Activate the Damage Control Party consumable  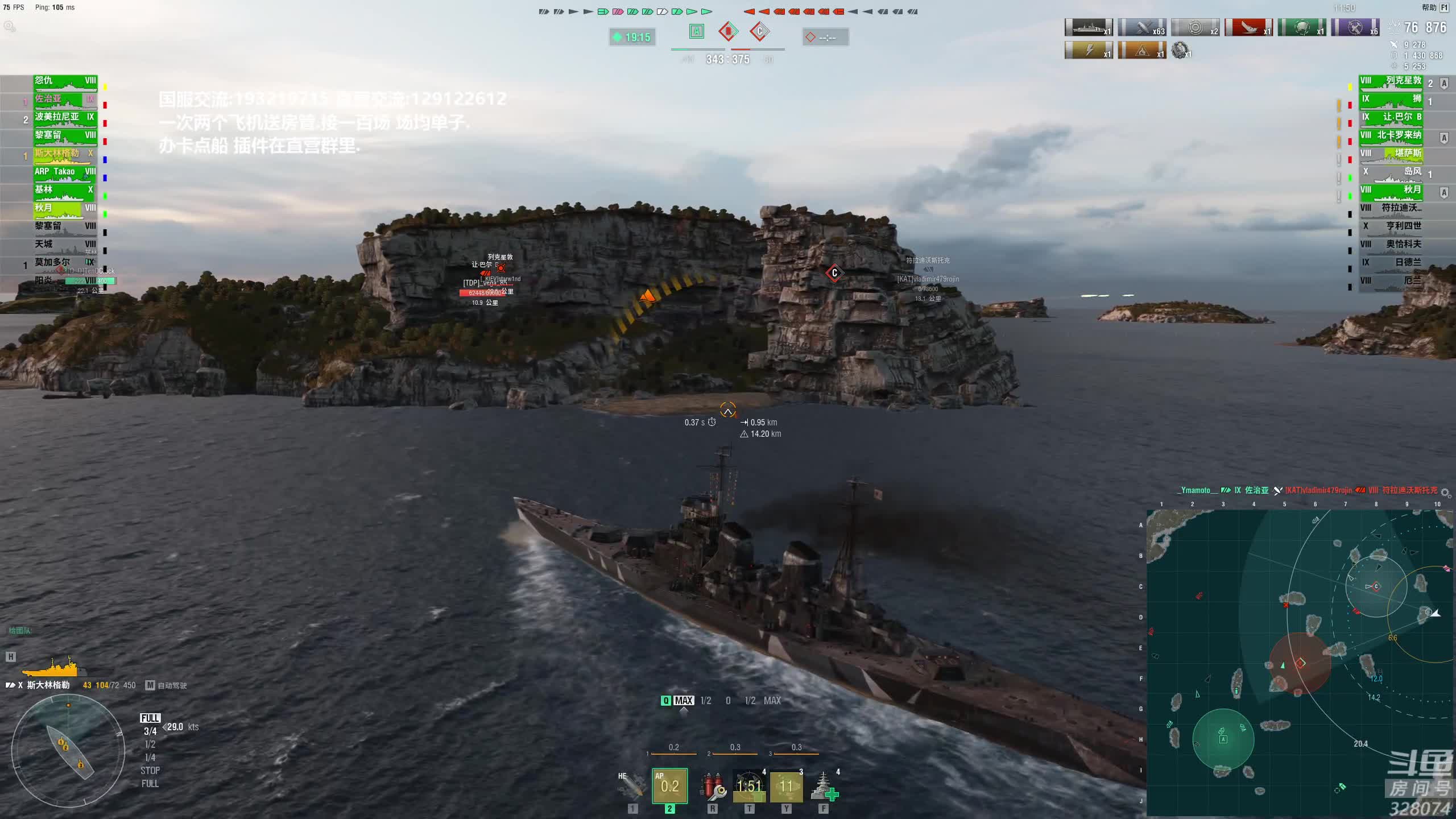[712, 785]
